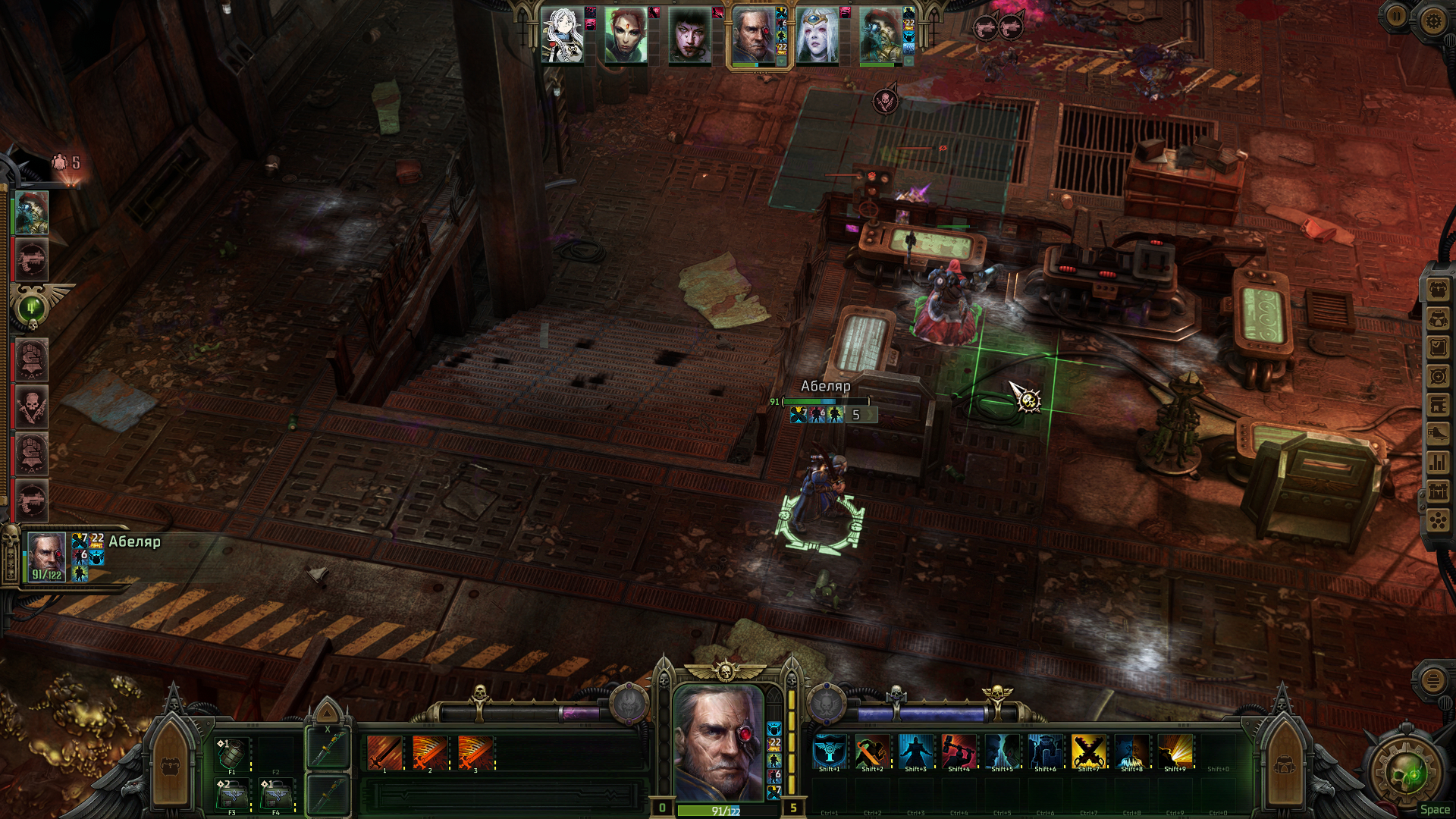Use the medikit in slot F4
The height and width of the screenshot is (819, 1456).
[x=276, y=795]
